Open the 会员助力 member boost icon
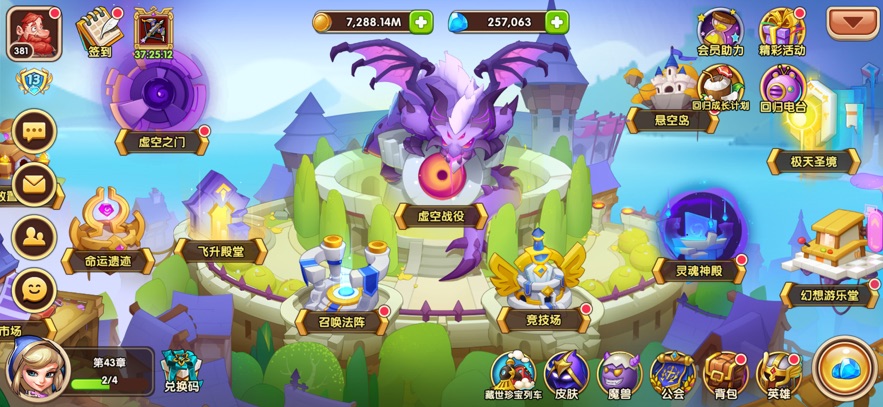This screenshot has width=883, height=407. pos(720,30)
